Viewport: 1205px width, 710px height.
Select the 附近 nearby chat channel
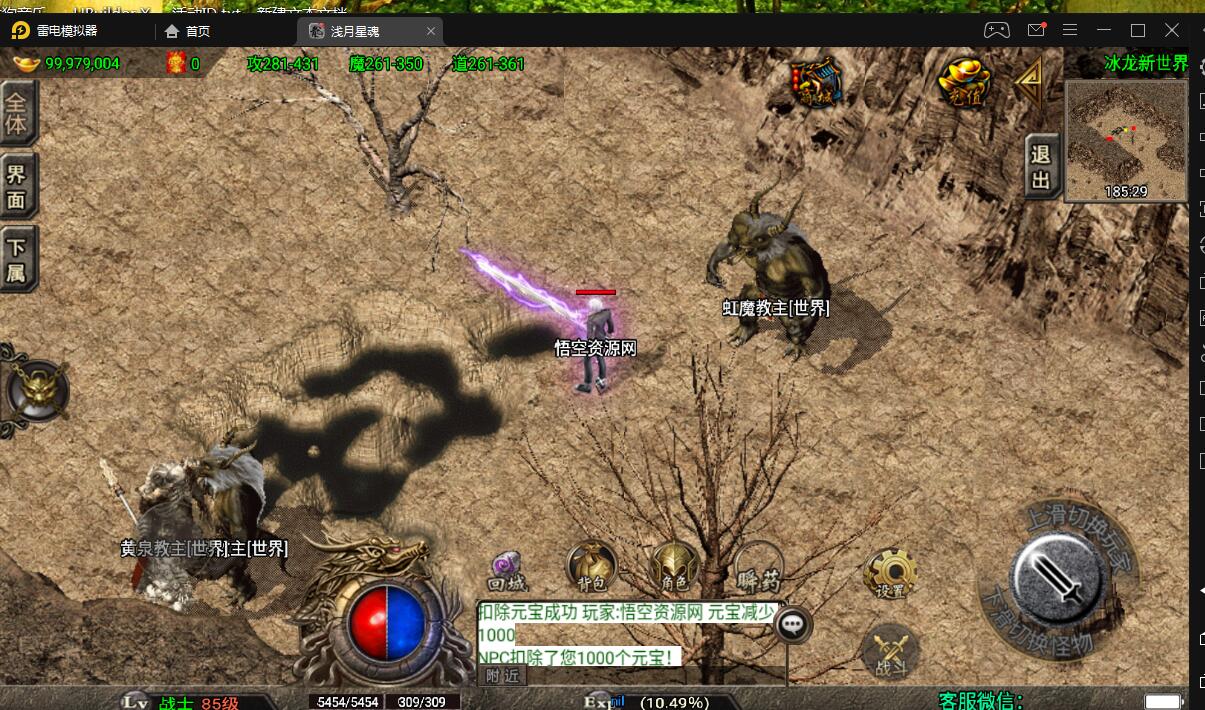click(x=502, y=676)
